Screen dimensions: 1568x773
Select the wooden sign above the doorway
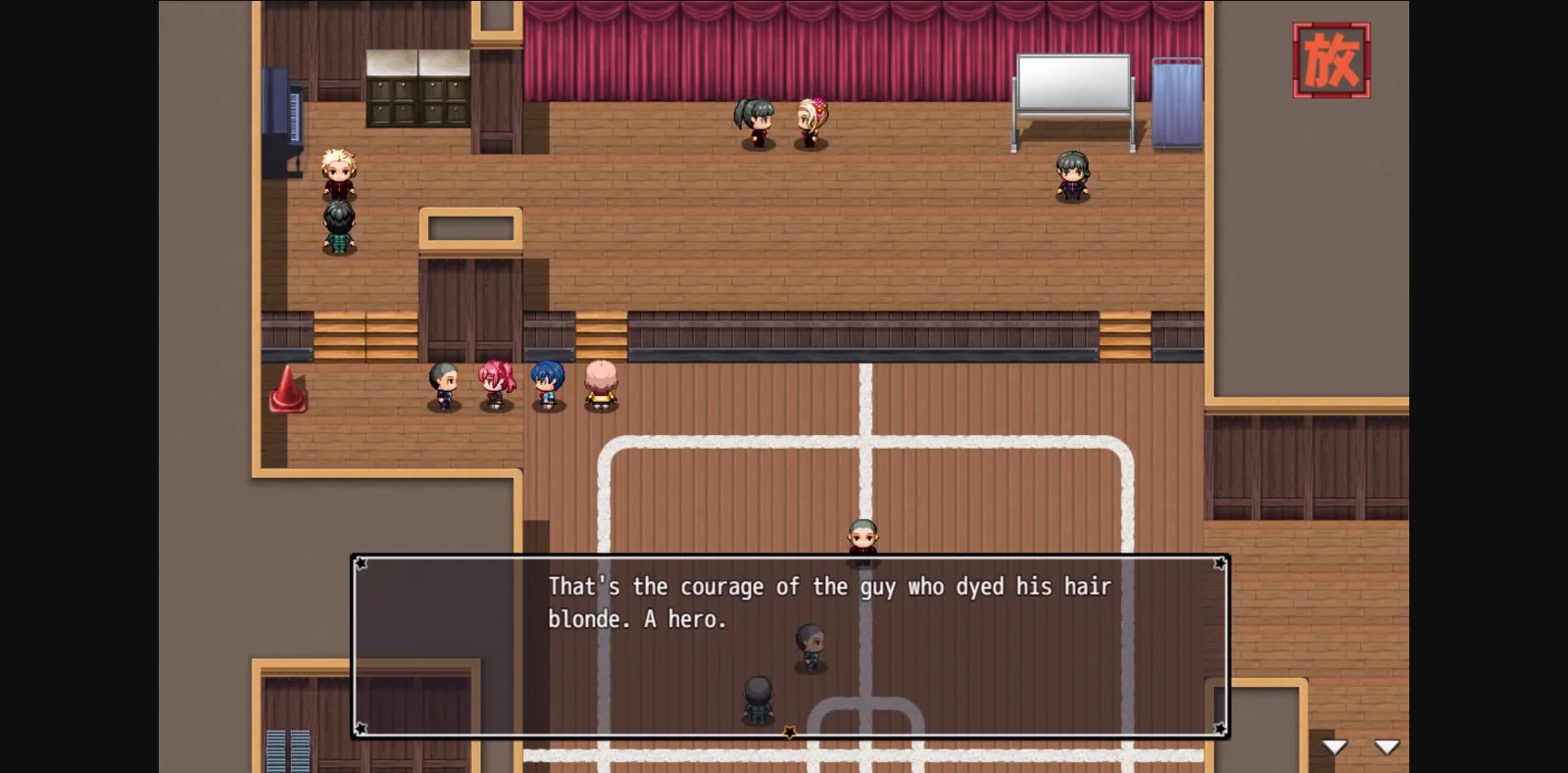coord(470,227)
